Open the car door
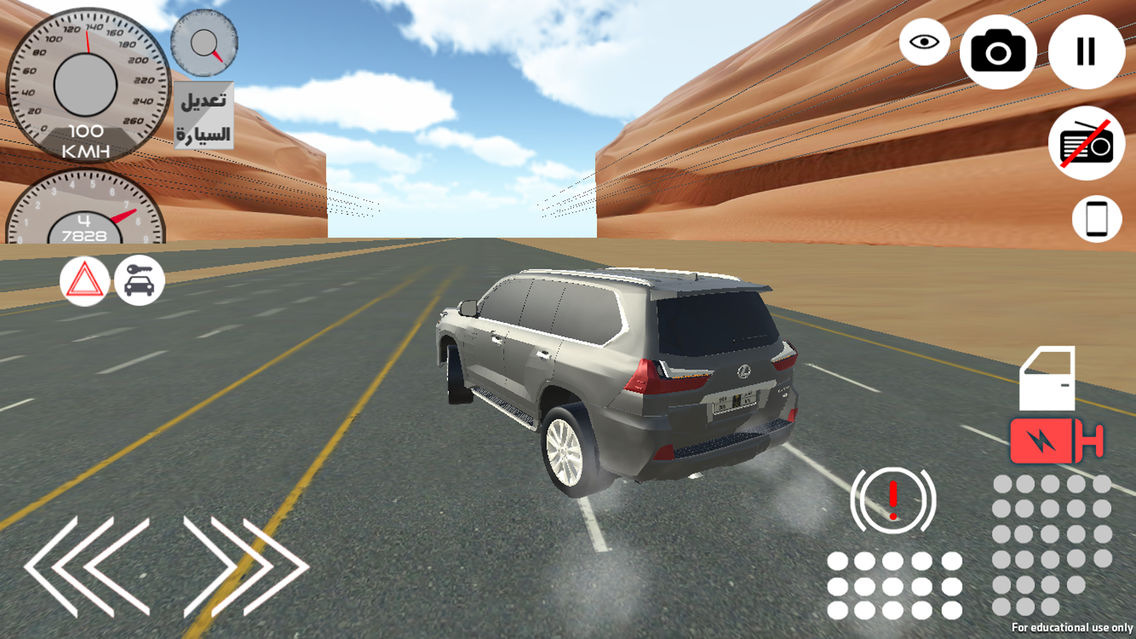This screenshot has width=1136, height=639. click(x=1047, y=378)
